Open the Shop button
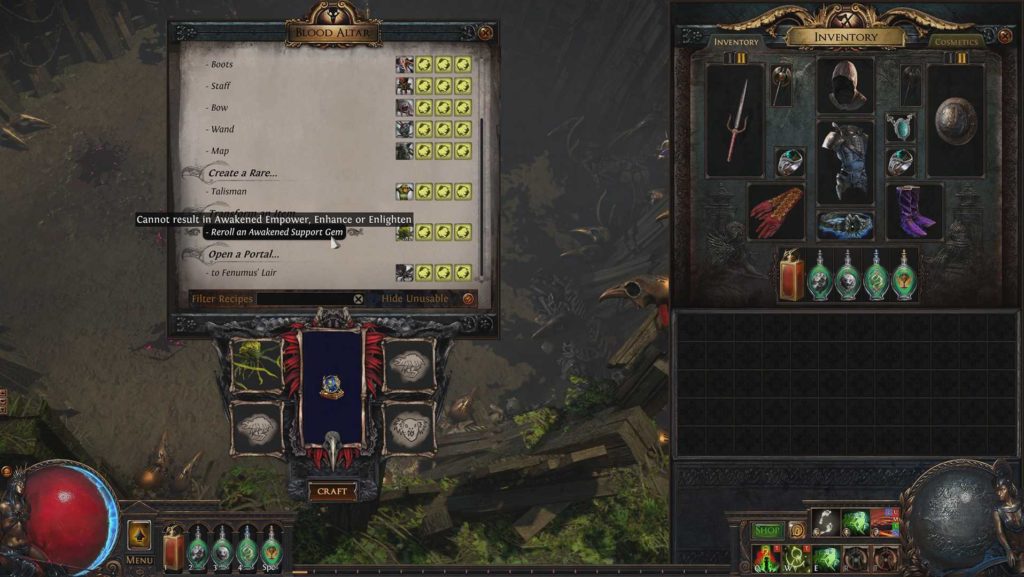Viewport: 1024px width, 577px height. click(767, 530)
